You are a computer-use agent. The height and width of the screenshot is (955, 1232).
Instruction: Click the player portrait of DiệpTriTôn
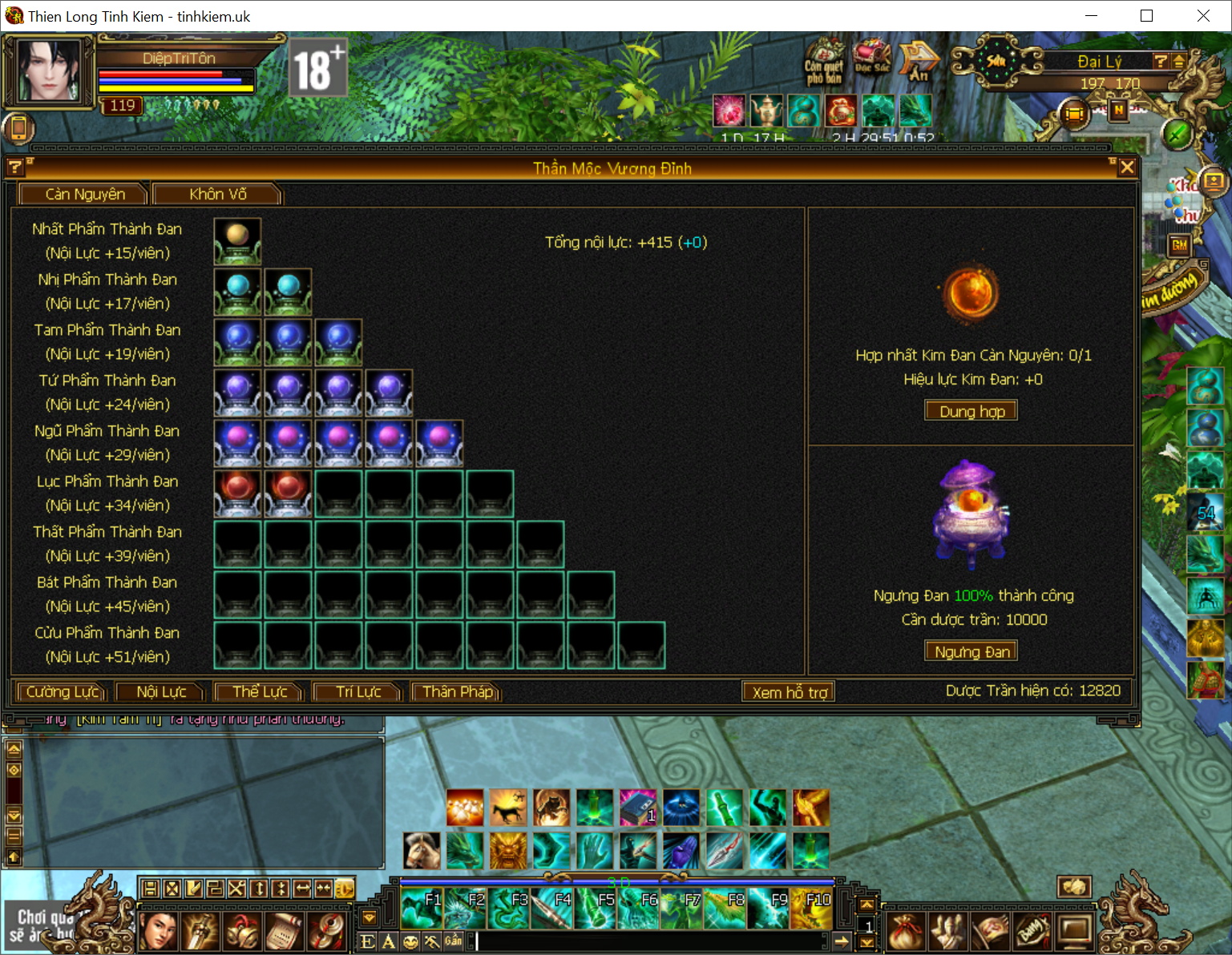48,71
